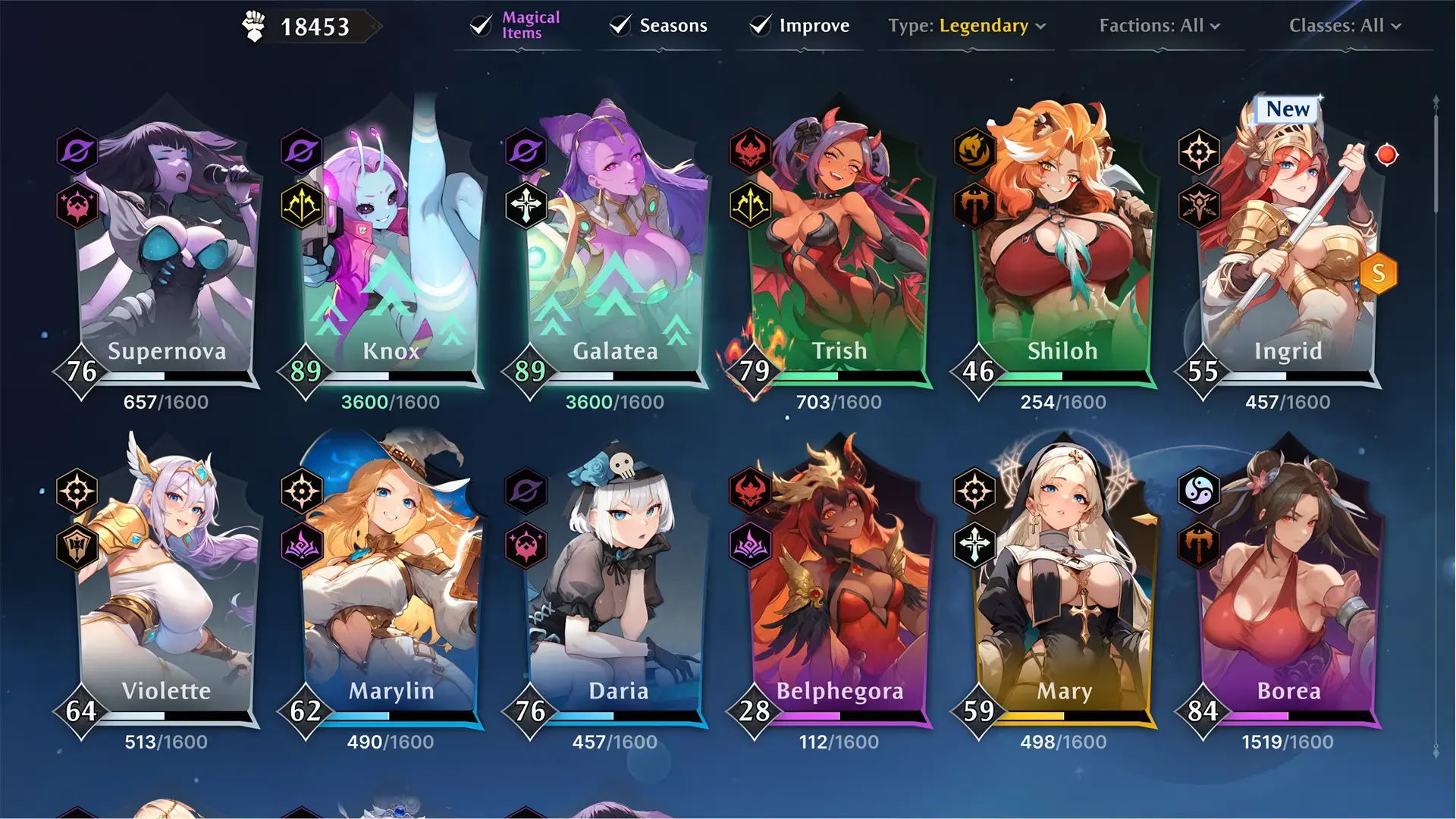Disable the Seasons filter checkbox
Image resolution: width=1456 pixels, height=819 pixels.
(620, 25)
